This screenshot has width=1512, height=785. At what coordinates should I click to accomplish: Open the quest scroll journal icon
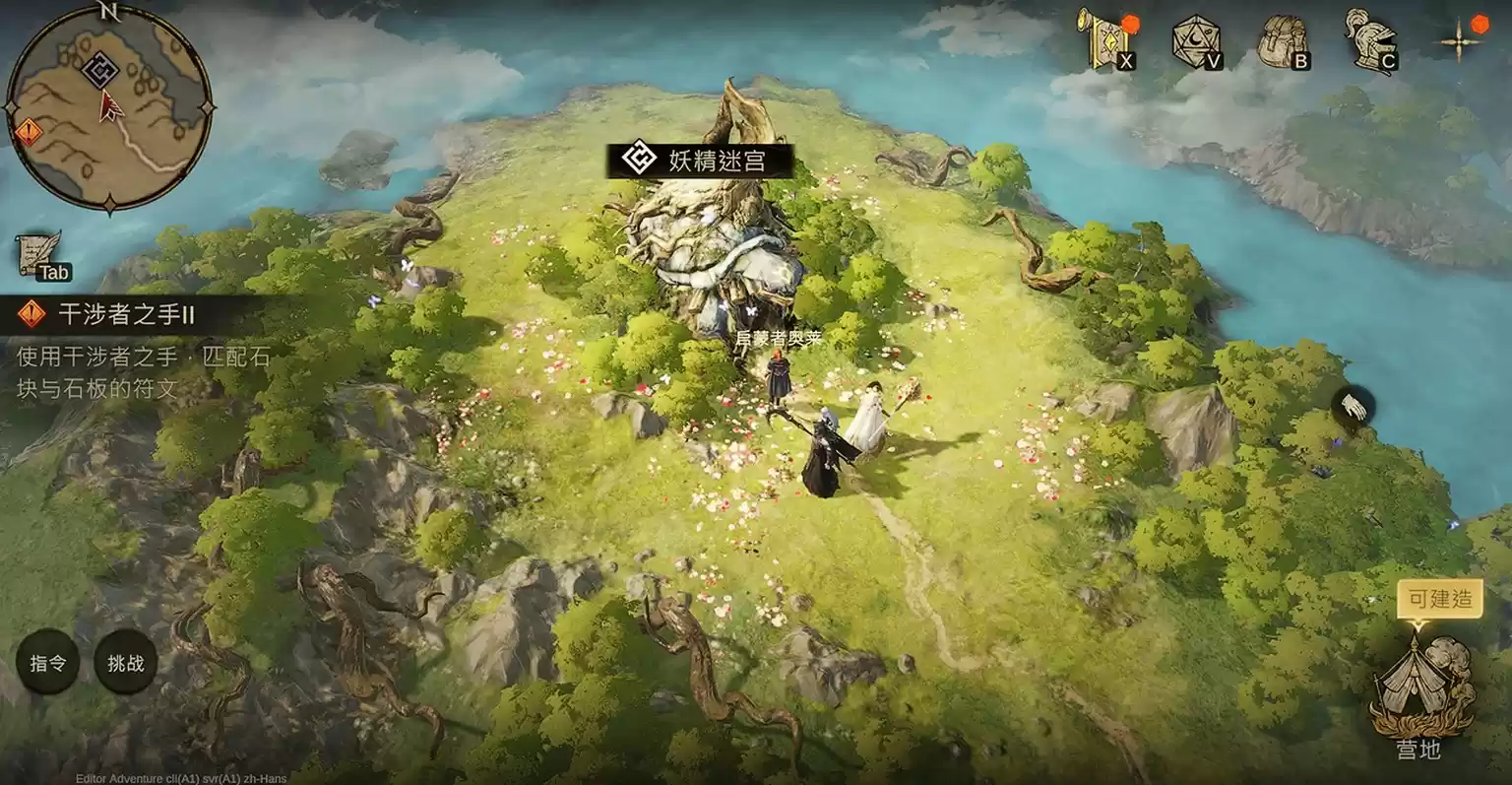[x=39, y=254]
